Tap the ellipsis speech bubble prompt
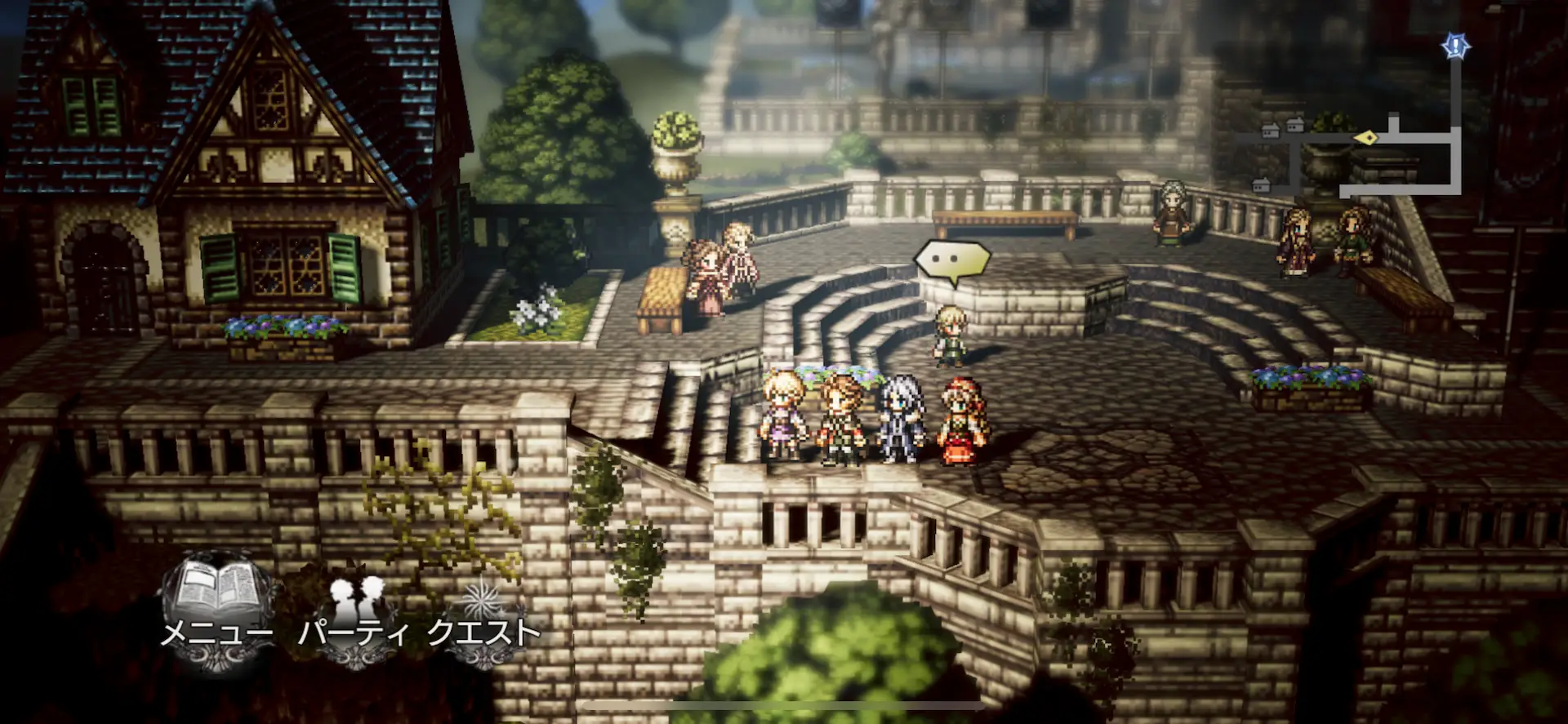This screenshot has width=1568, height=724. (951, 261)
